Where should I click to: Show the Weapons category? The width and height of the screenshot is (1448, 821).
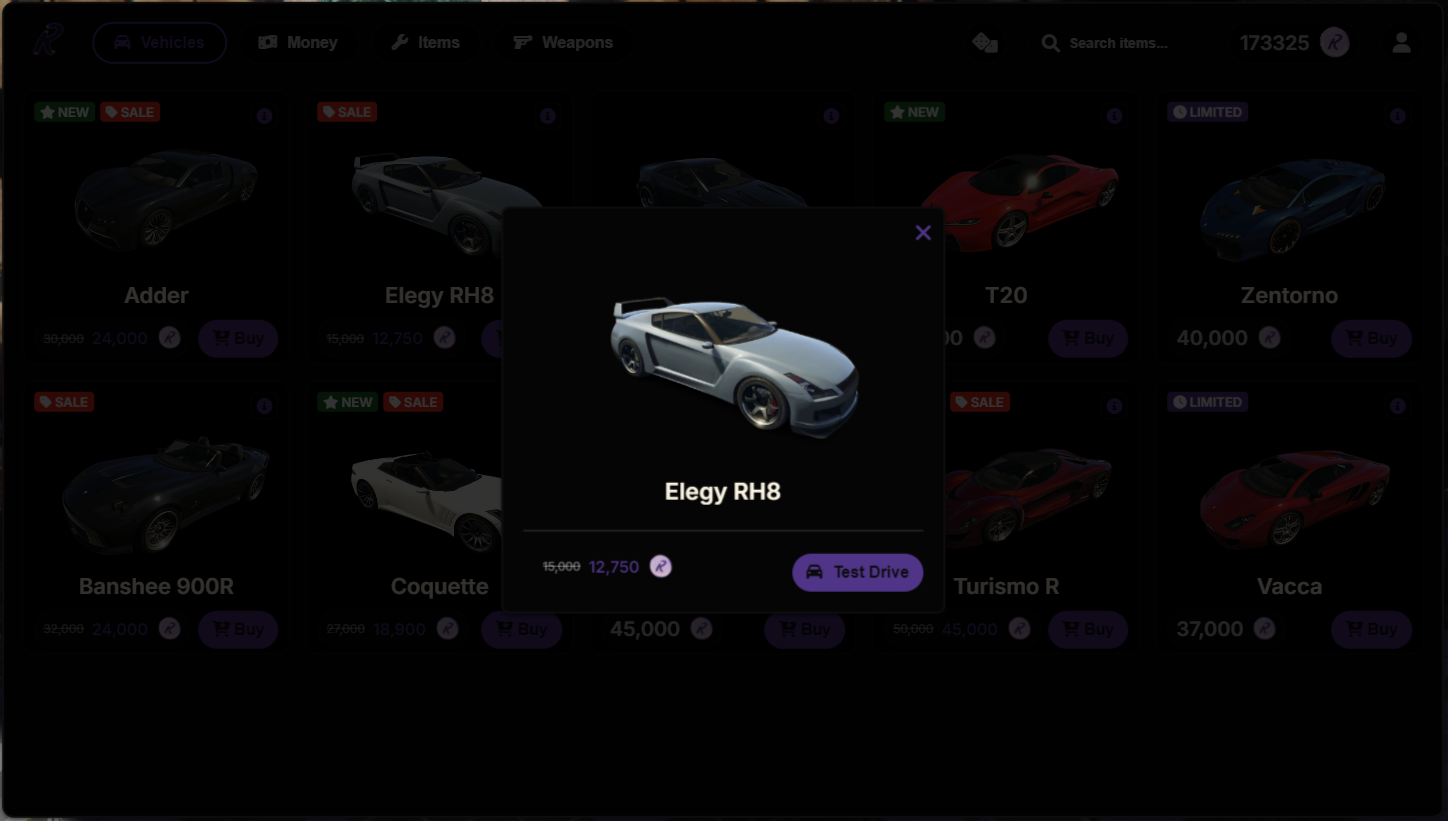coord(563,43)
